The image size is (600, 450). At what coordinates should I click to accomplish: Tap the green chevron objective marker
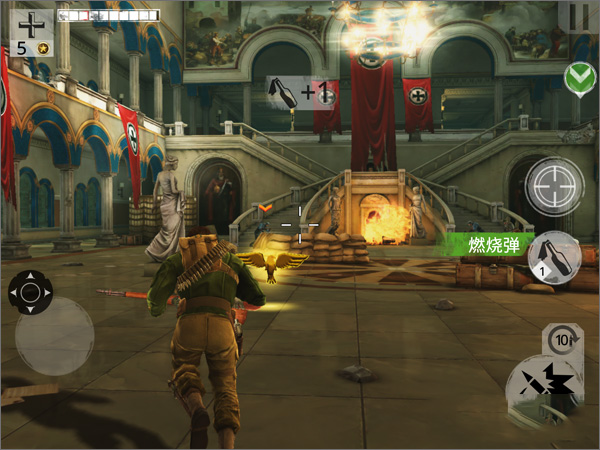click(577, 77)
